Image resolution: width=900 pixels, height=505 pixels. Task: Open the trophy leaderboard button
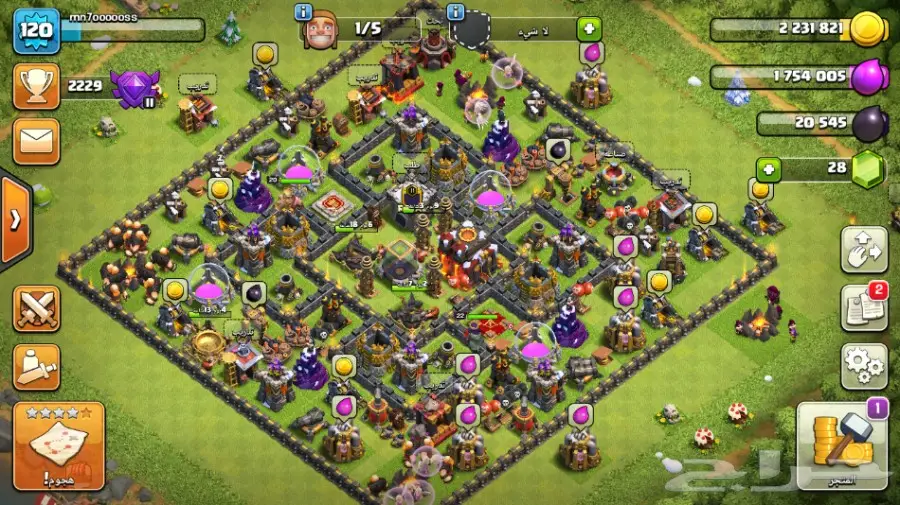[35, 87]
